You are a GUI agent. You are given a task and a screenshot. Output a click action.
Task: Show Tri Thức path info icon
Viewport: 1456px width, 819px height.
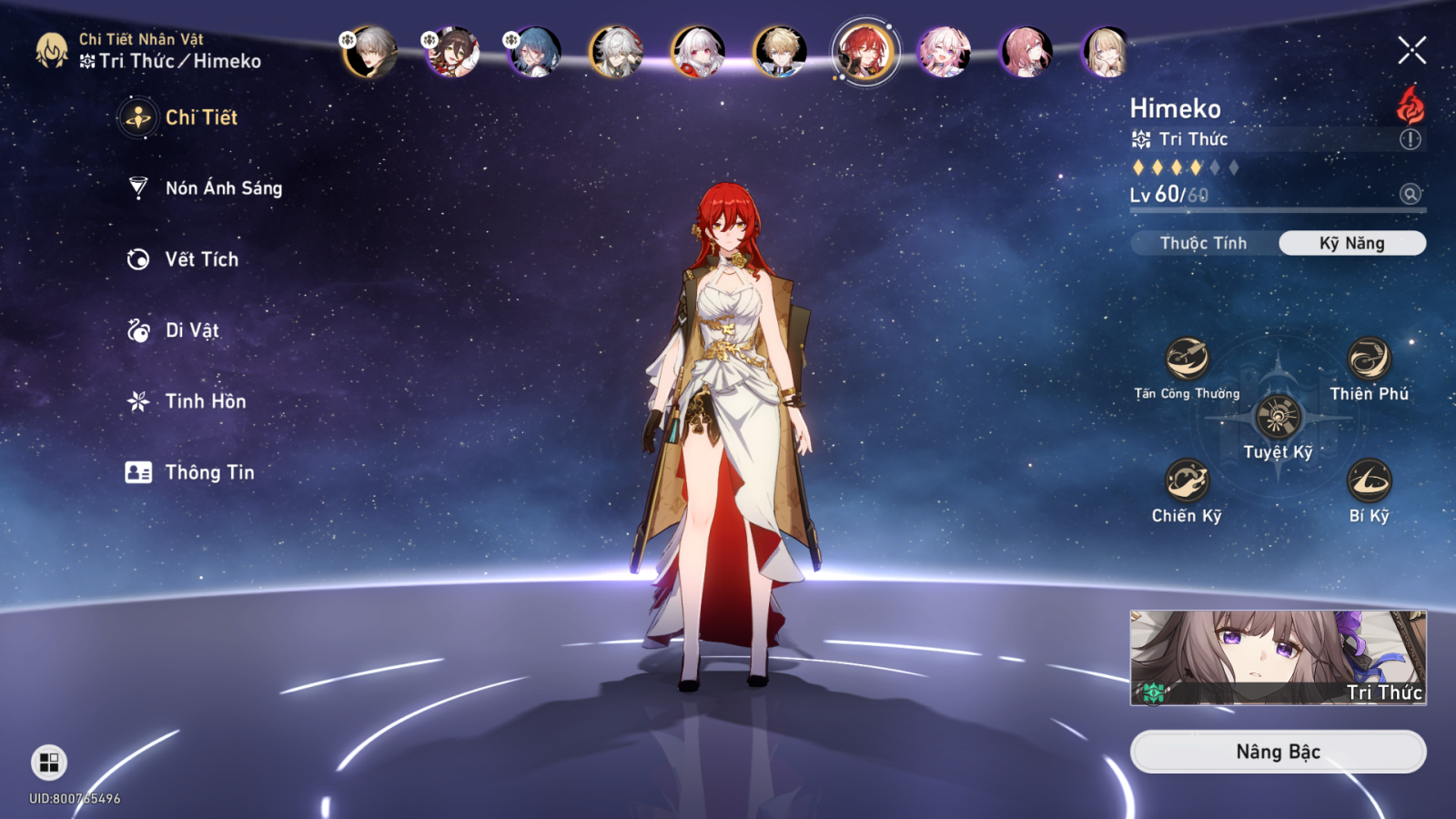(1410, 139)
